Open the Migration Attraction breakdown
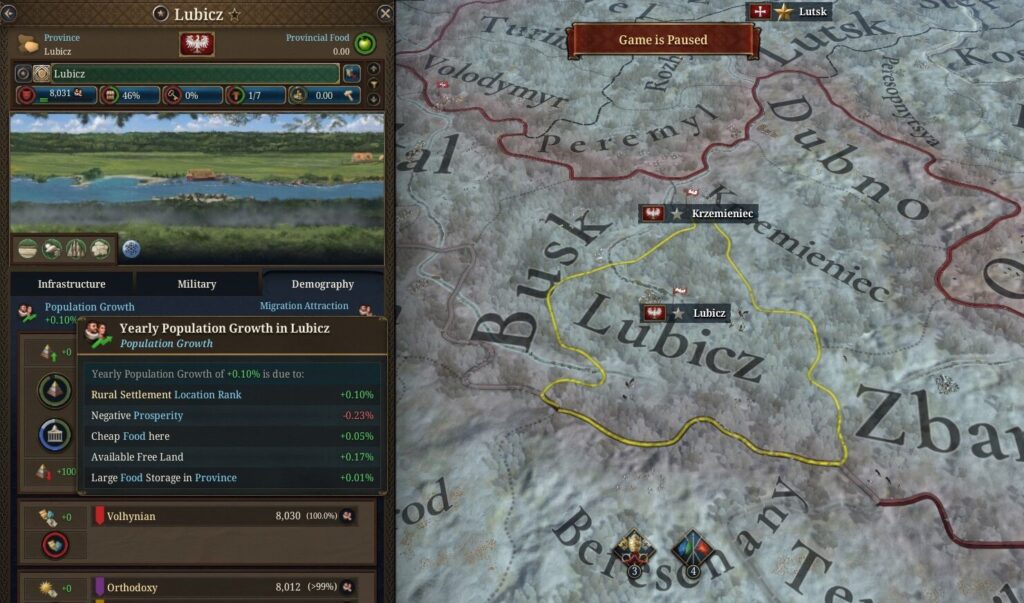The height and width of the screenshot is (603, 1024). (305, 306)
